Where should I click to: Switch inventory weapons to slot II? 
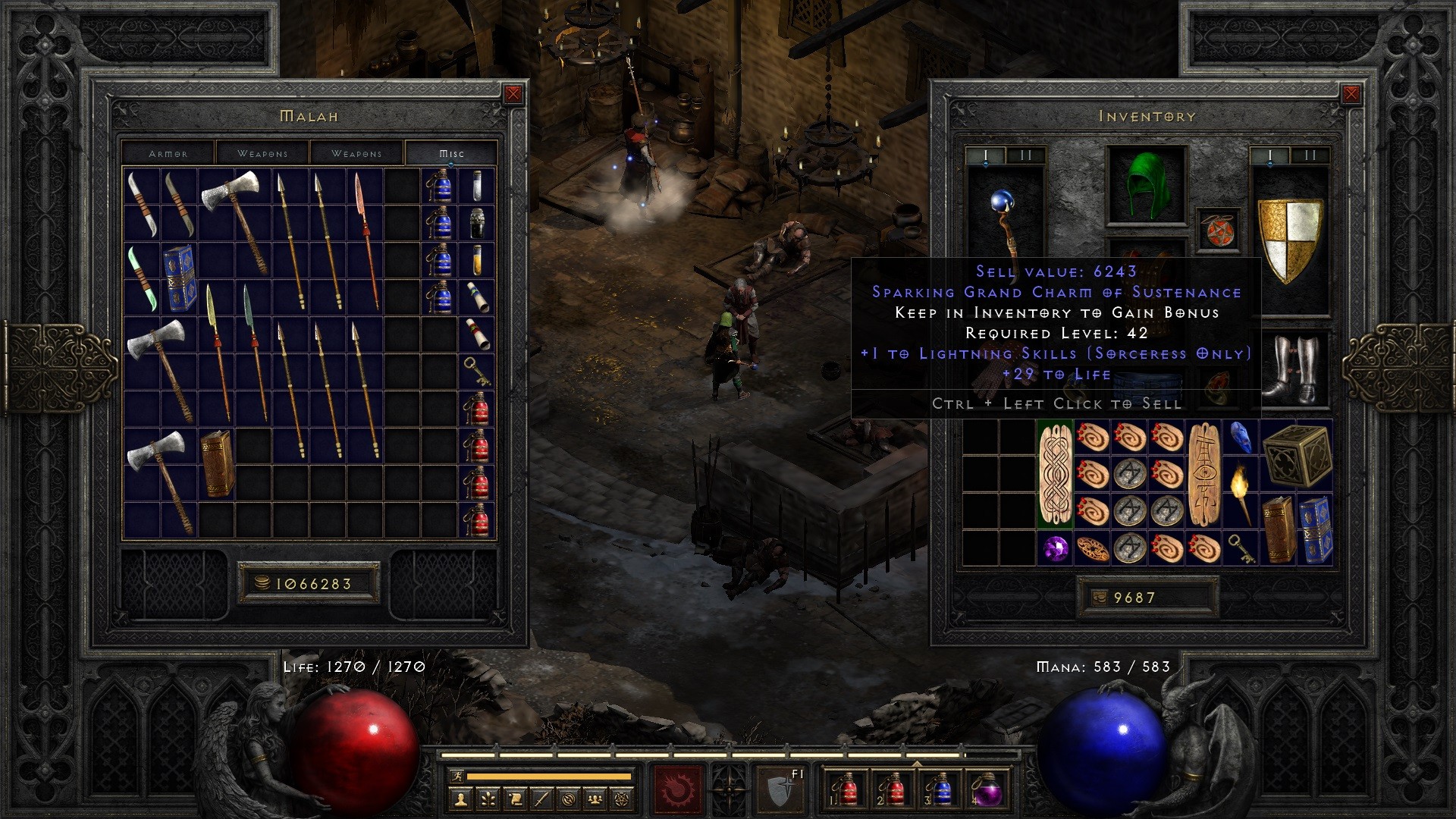pos(1309,155)
